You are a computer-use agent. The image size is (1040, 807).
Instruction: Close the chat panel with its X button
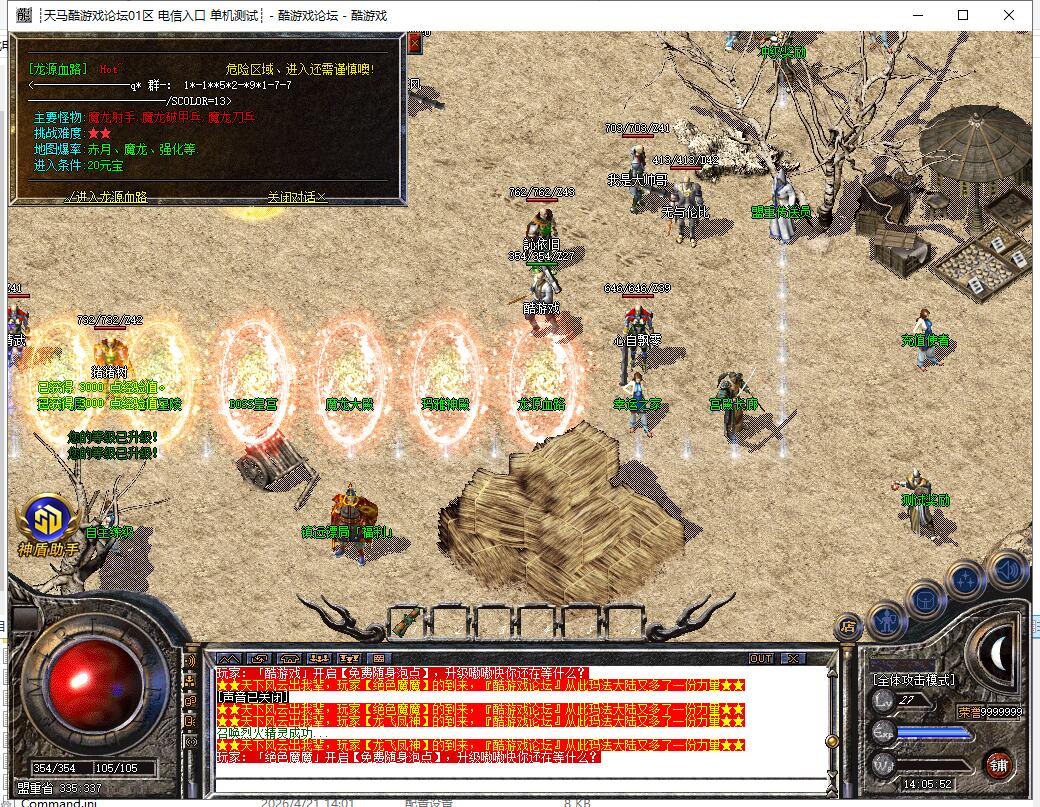point(793,658)
